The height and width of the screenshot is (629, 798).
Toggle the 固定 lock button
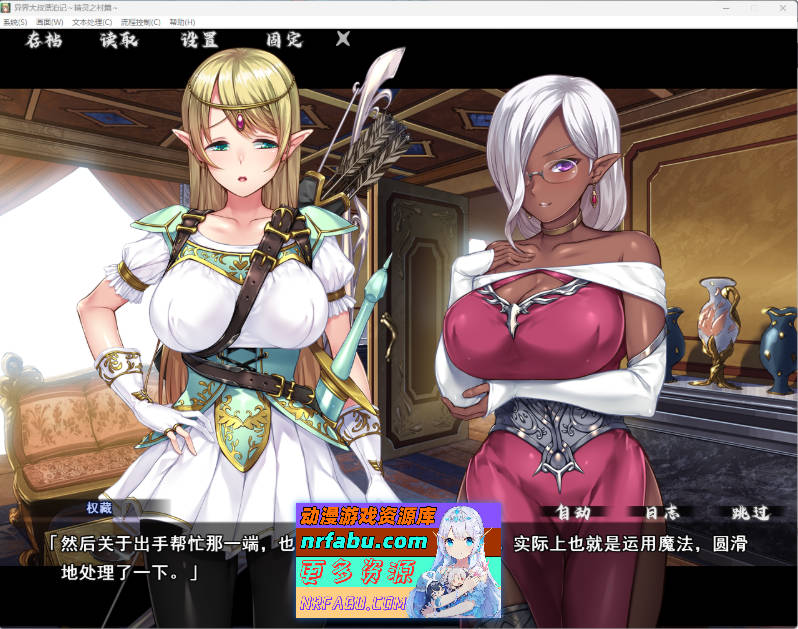(283, 41)
